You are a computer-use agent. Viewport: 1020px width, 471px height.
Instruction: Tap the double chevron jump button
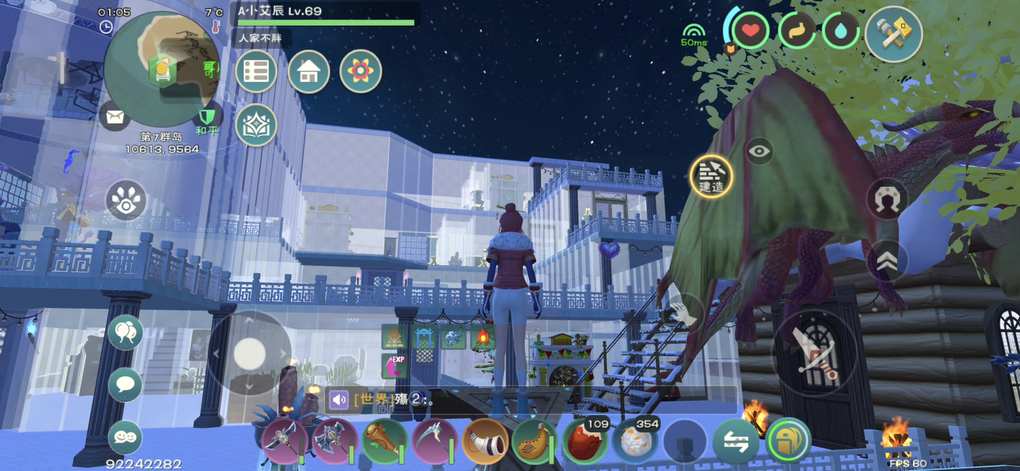886,261
